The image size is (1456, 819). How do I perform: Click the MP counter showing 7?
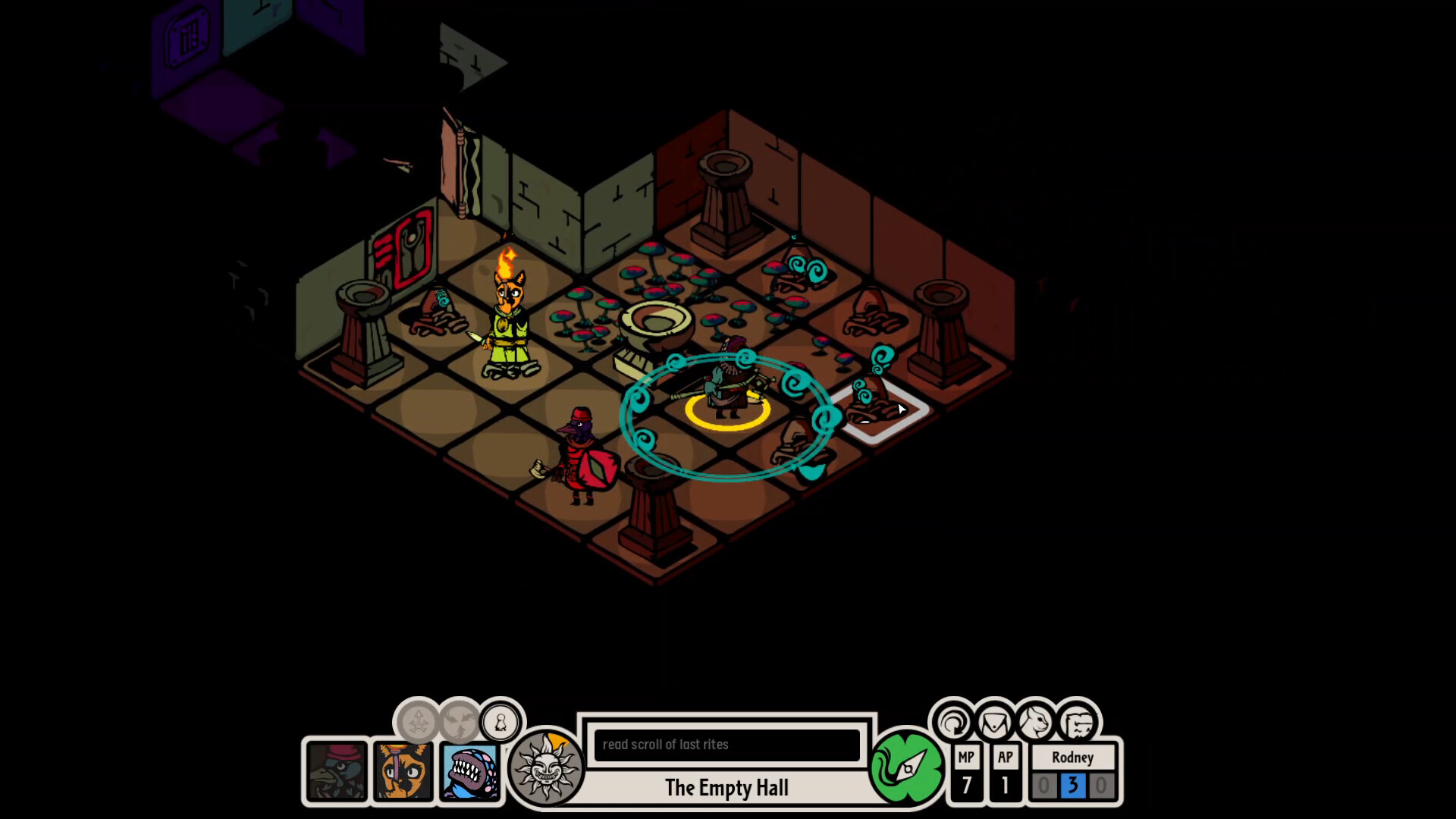(965, 775)
